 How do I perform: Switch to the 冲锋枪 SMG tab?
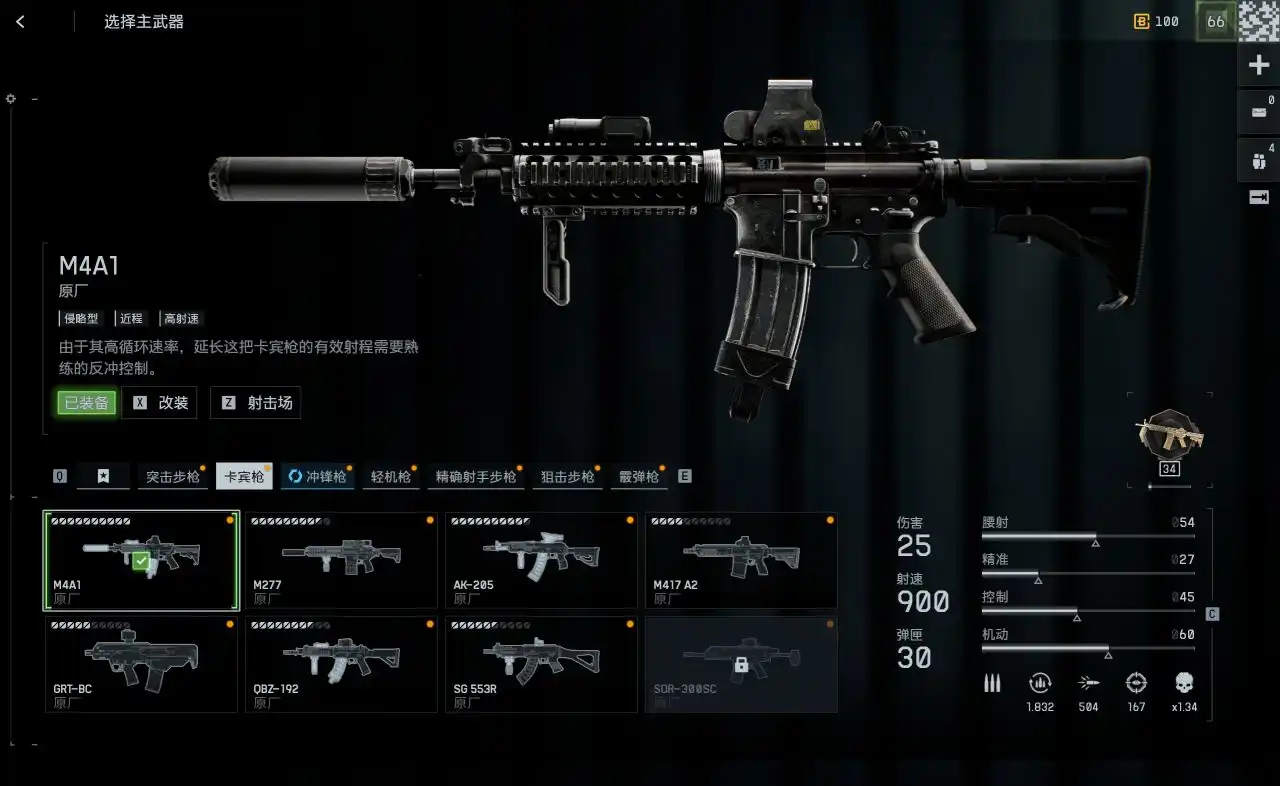[x=317, y=477]
